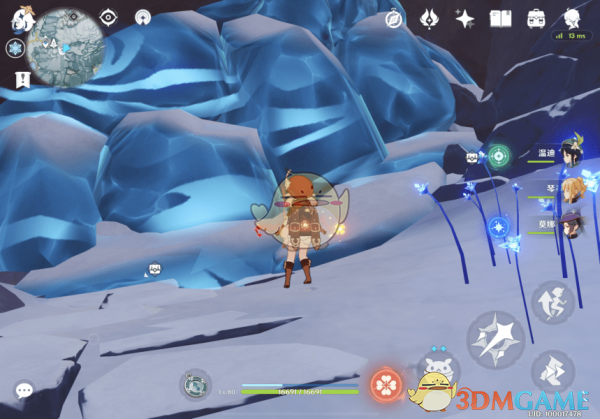This screenshot has height=419, width=600.
Task: Open the circular minimap
Action: coord(66,44)
